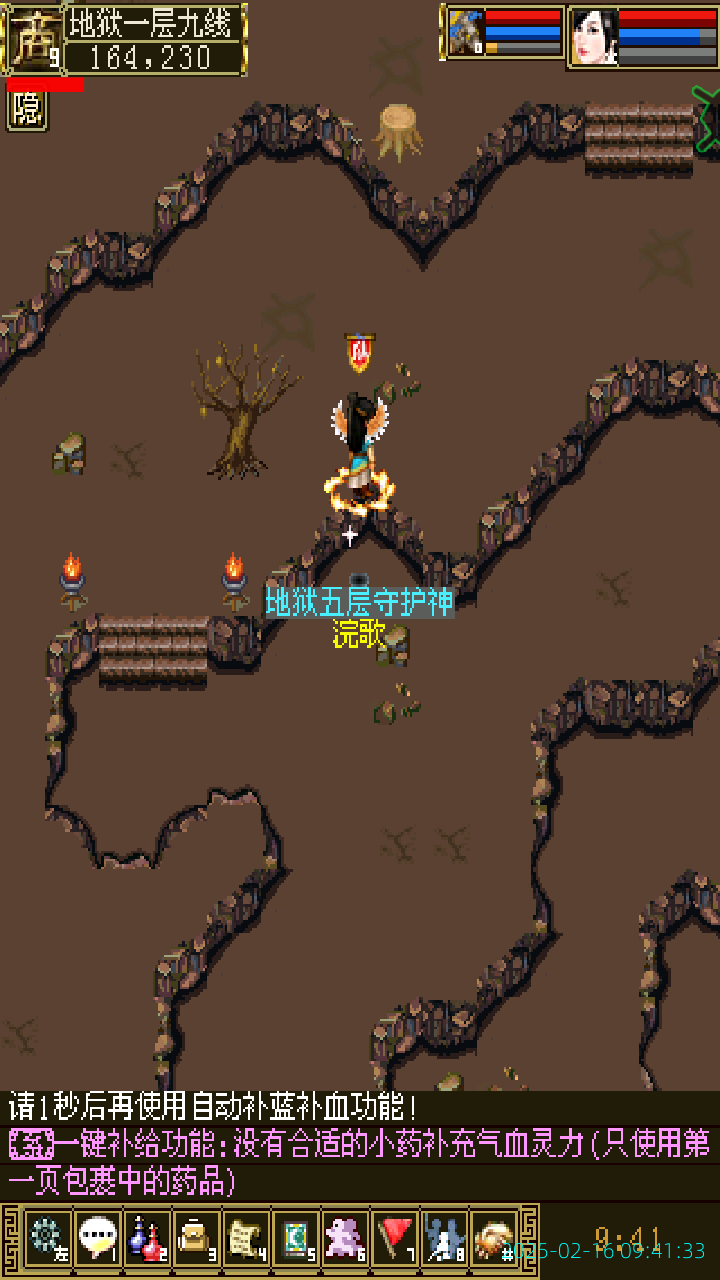
Task: Click the last toolbar icon marked with #
Action: [x=494, y=1238]
